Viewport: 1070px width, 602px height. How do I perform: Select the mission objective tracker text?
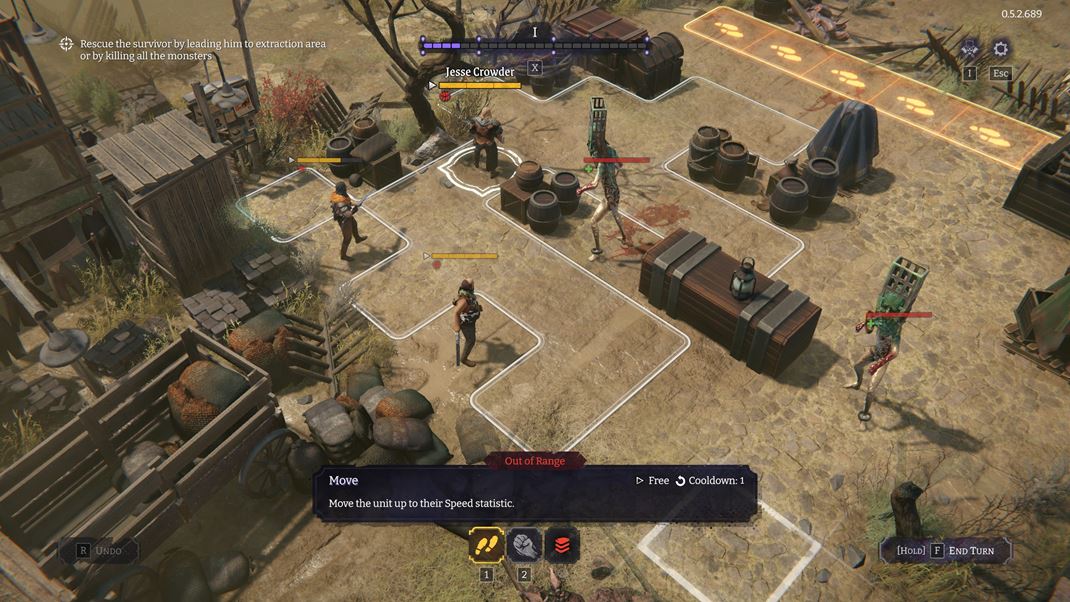202,50
